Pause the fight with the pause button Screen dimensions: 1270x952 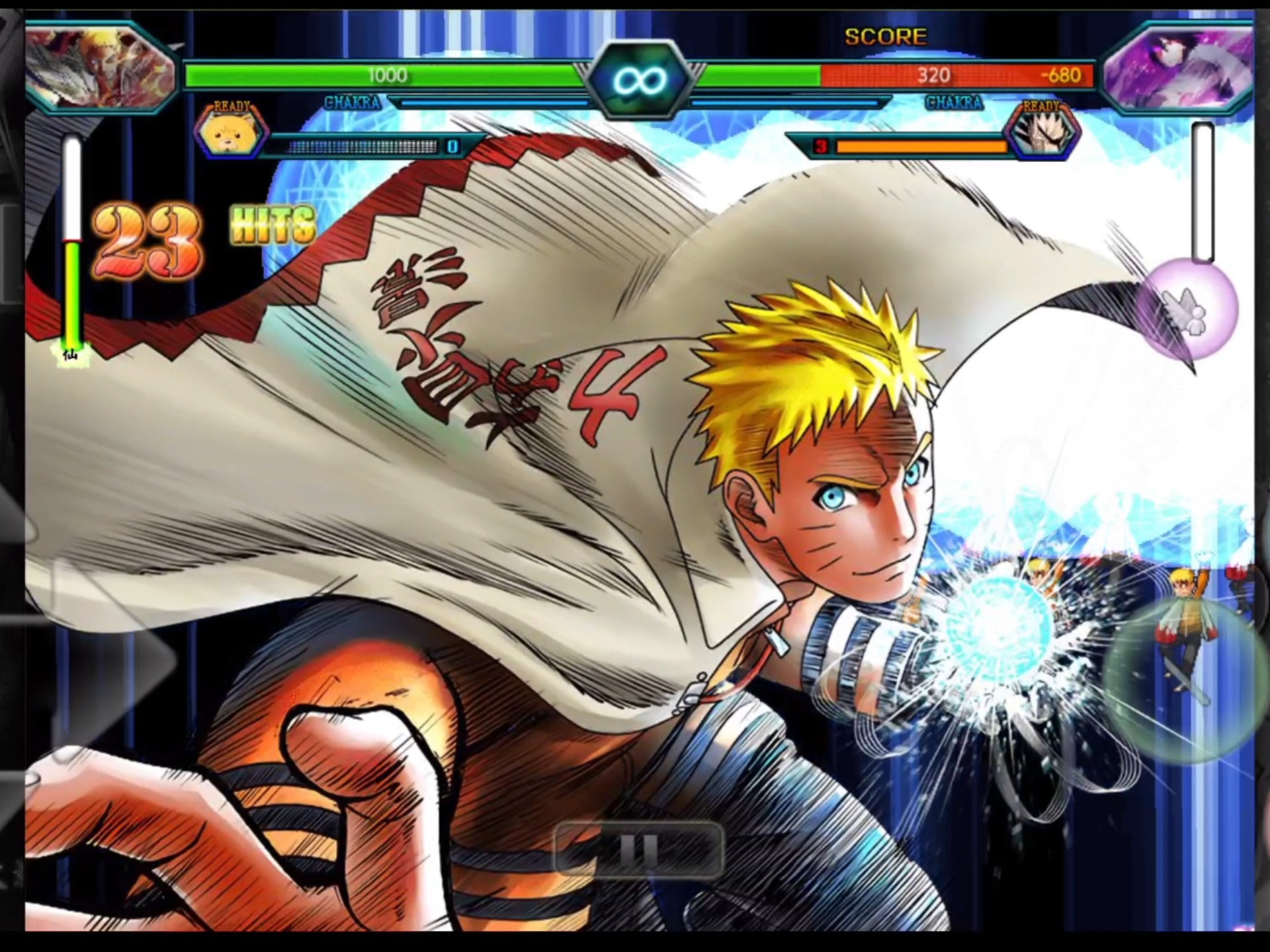click(x=638, y=850)
